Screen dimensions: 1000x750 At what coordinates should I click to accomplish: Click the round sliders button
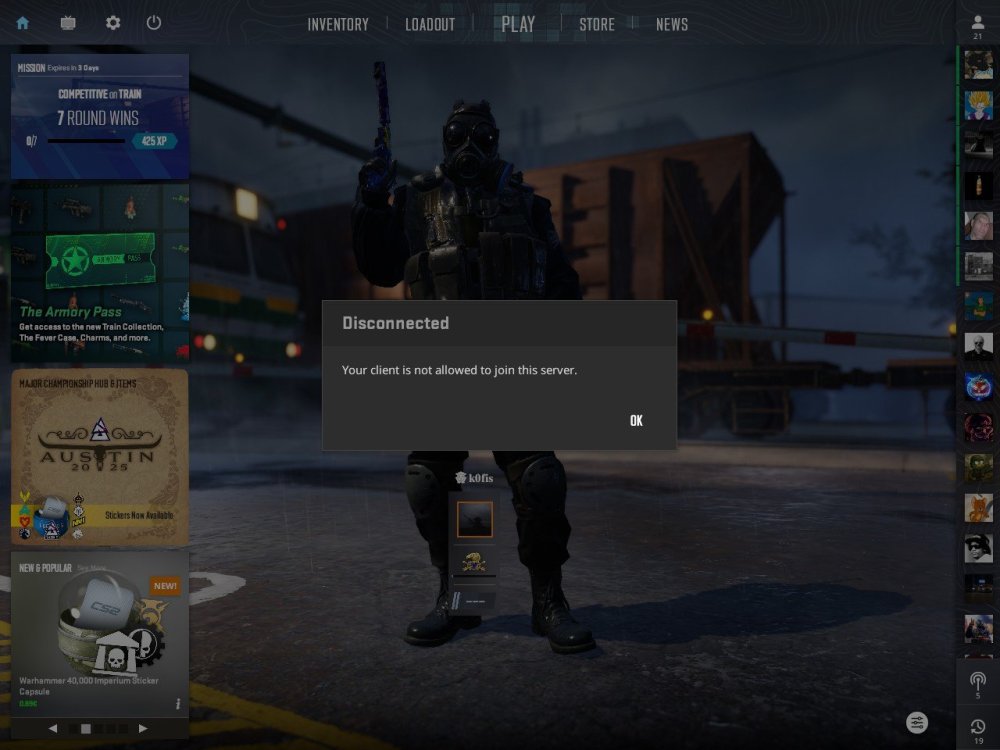pos(918,722)
